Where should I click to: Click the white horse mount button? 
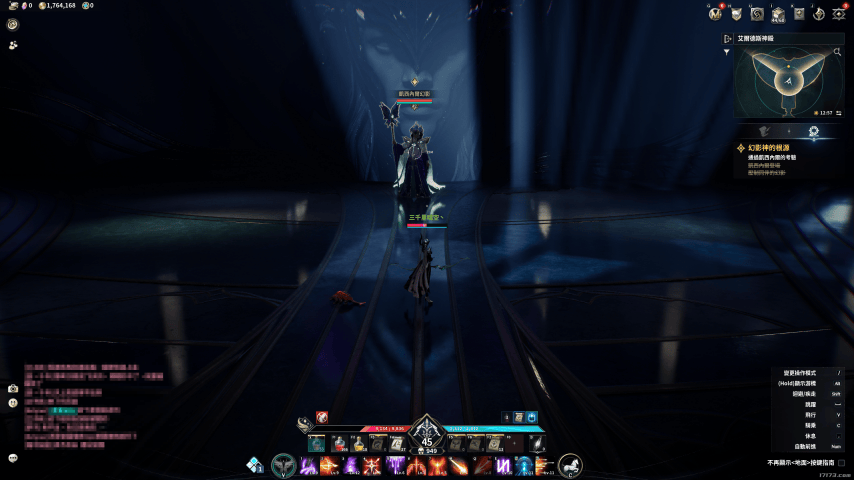pos(570,465)
